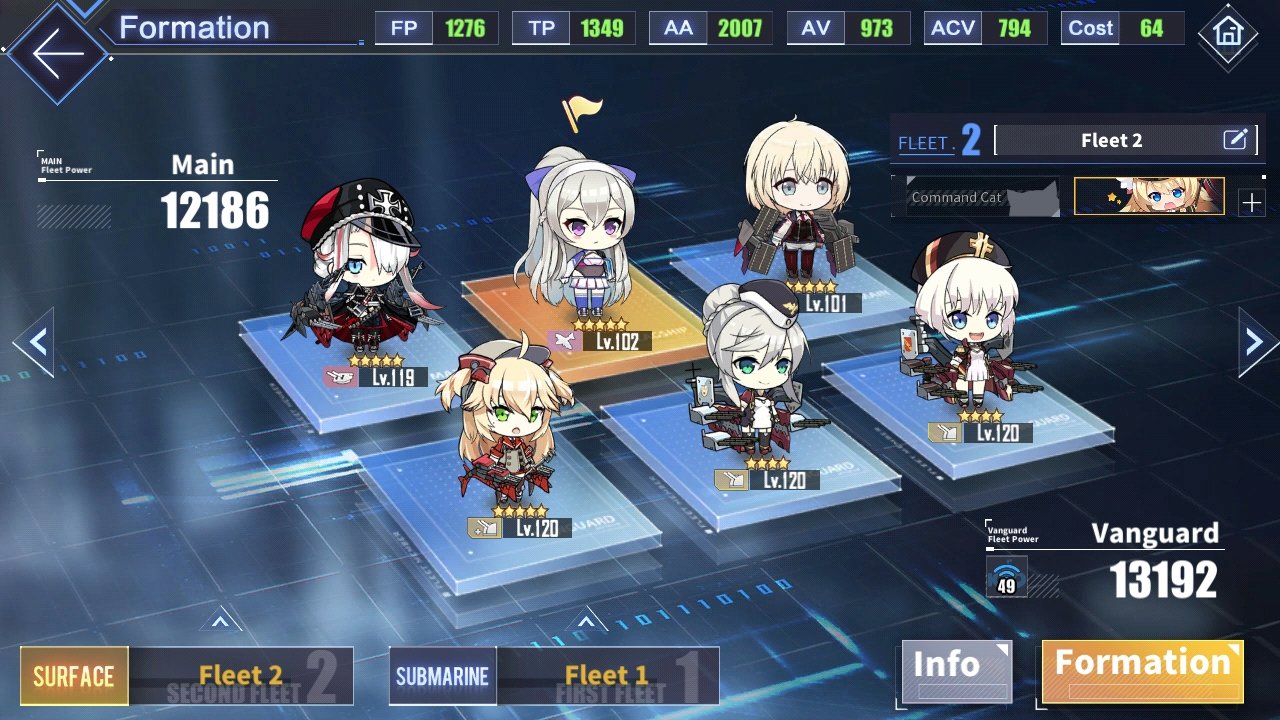Switch to the previous fleet
Viewport: 1280px width, 720px height.
[35, 343]
